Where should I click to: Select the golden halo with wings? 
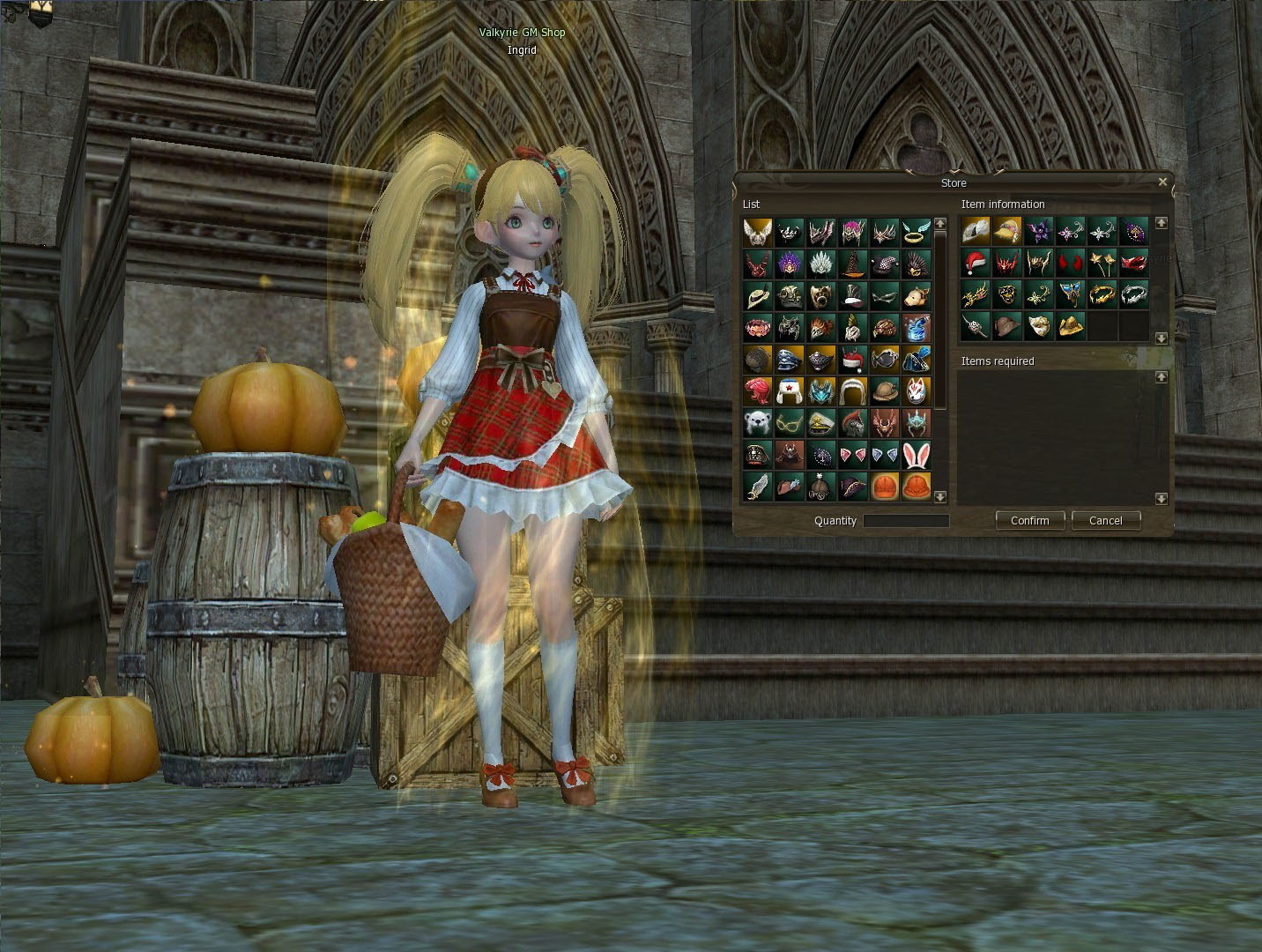click(917, 233)
